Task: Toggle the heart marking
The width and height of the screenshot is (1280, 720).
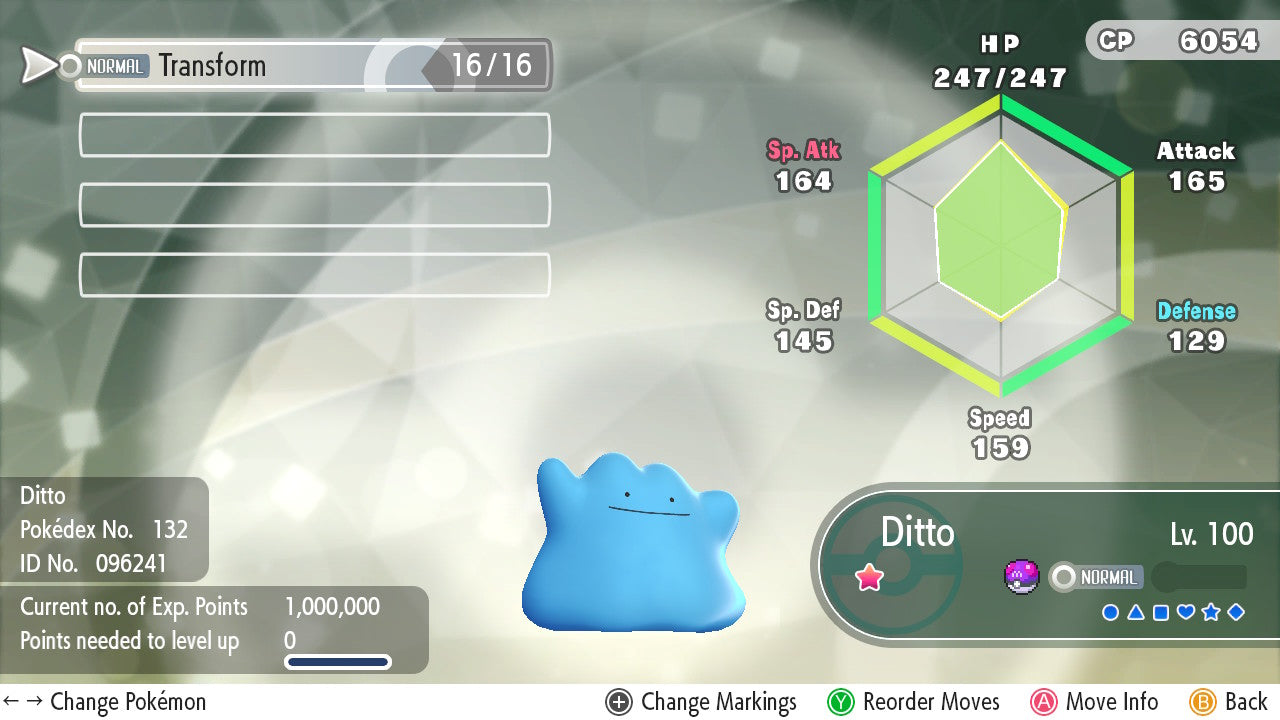Action: (x=1186, y=612)
